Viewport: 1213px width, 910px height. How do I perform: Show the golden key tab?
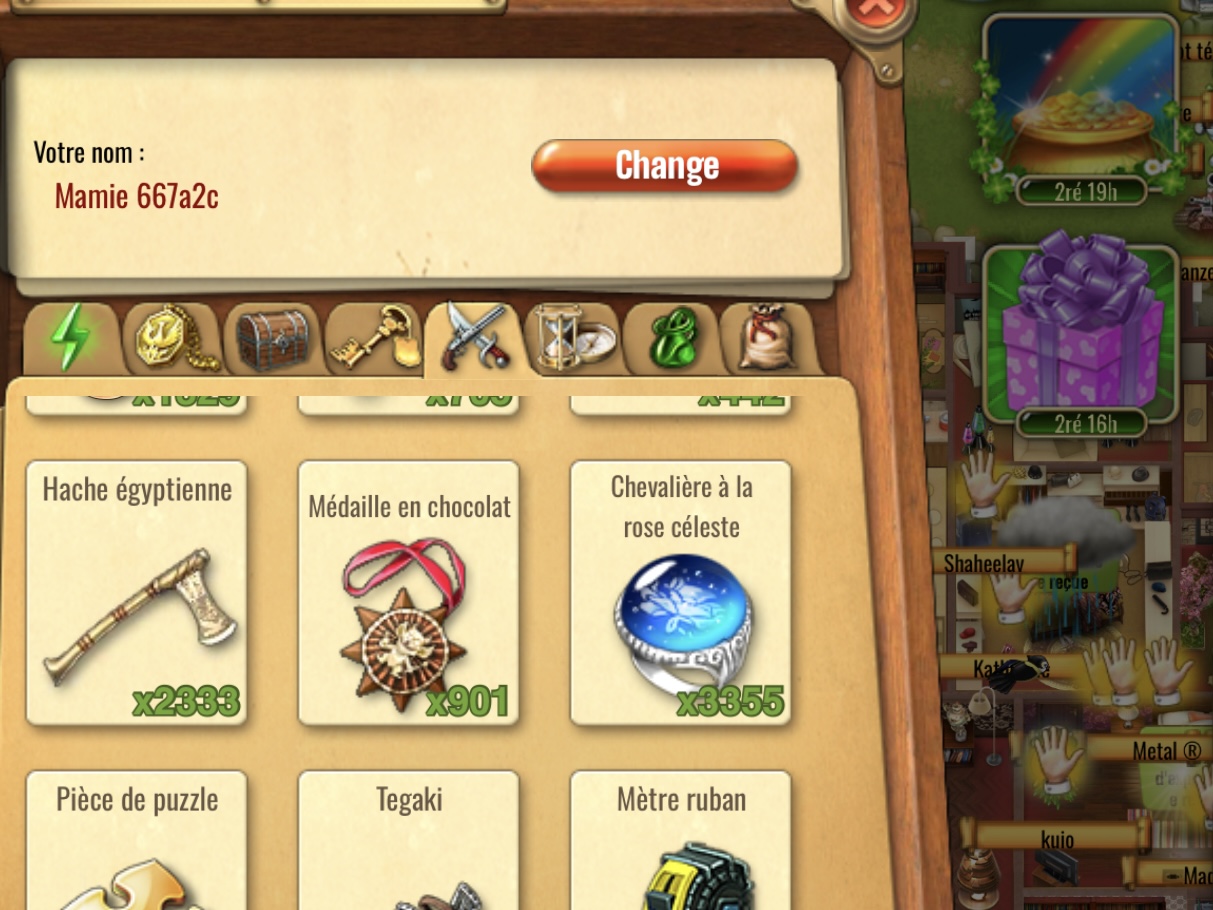[x=372, y=339]
